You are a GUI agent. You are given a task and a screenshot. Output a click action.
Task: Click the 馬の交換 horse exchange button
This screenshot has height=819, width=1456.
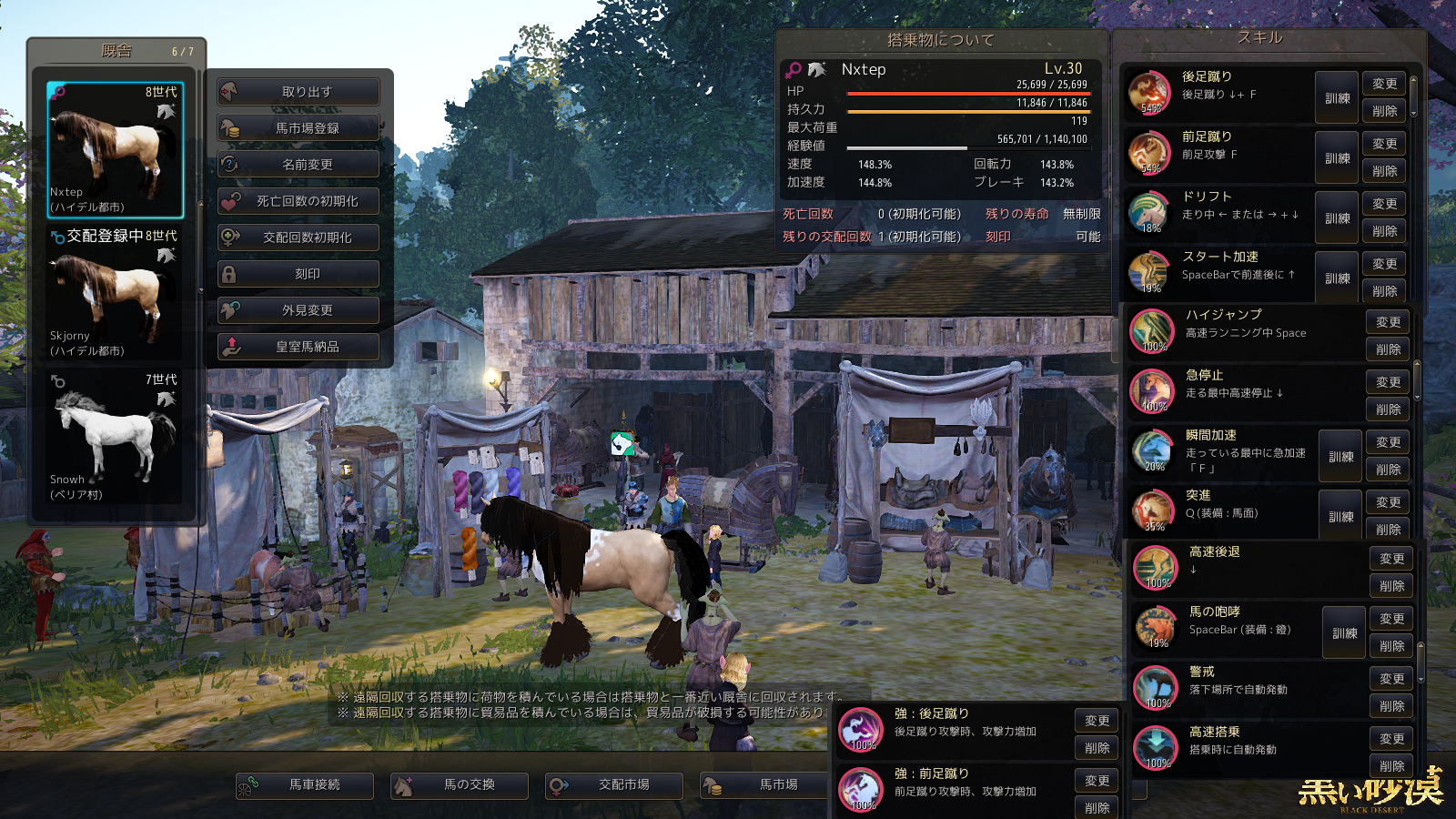460,785
